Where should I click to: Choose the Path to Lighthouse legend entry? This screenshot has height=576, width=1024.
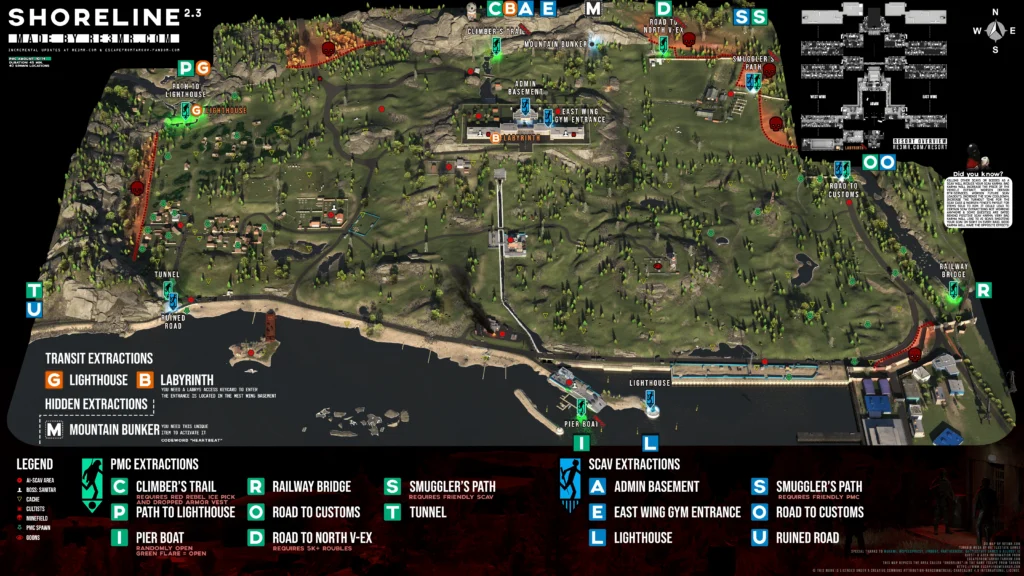click(x=185, y=512)
